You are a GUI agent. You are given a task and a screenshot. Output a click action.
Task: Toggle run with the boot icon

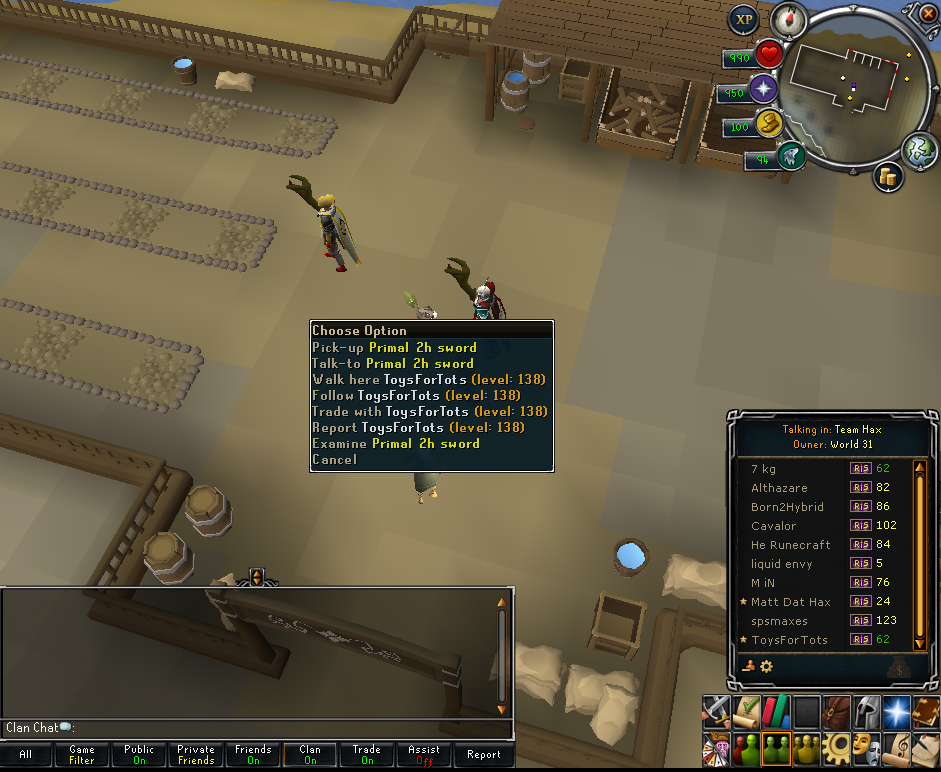coord(767,123)
